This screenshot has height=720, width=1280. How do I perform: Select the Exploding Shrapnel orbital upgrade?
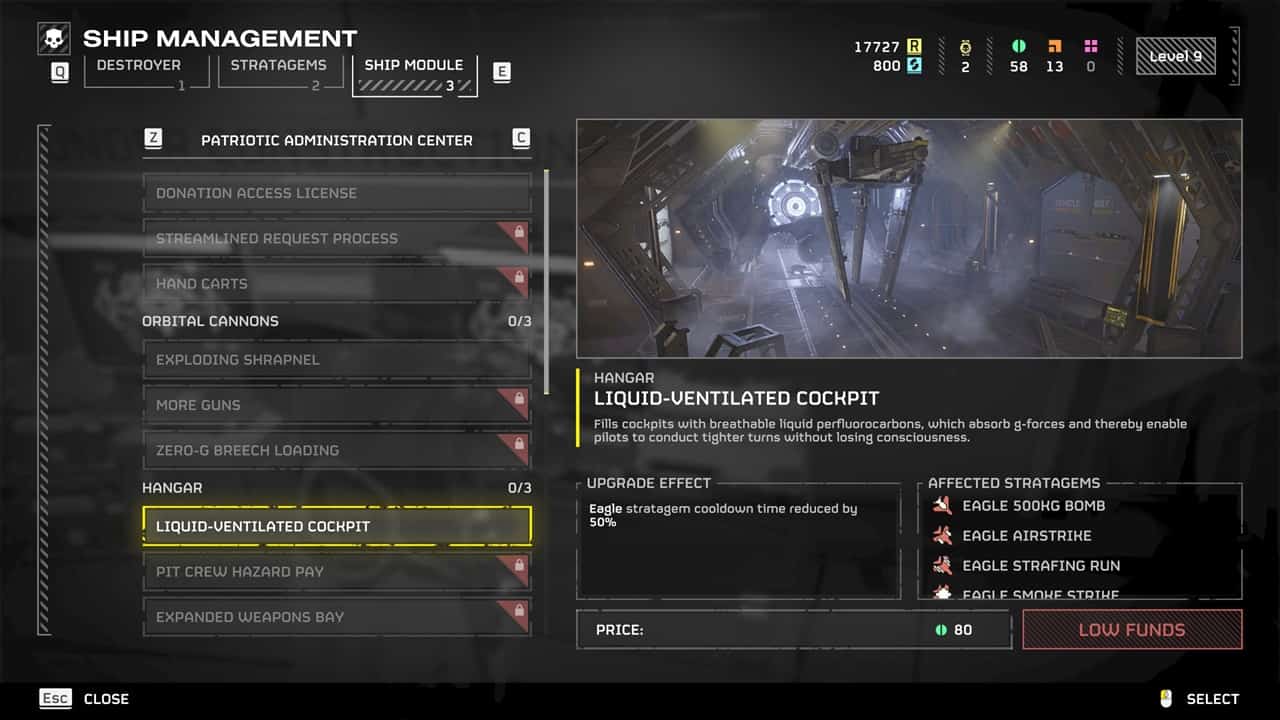coord(336,360)
